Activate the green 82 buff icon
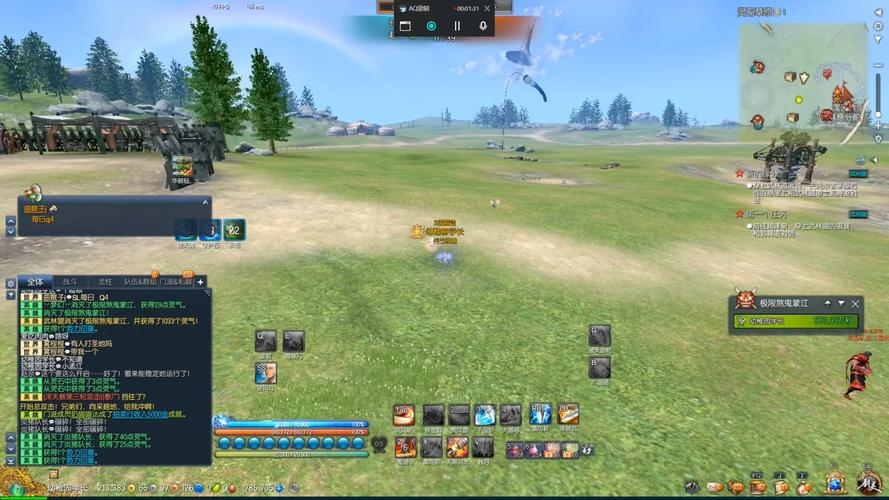 click(234, 230)
